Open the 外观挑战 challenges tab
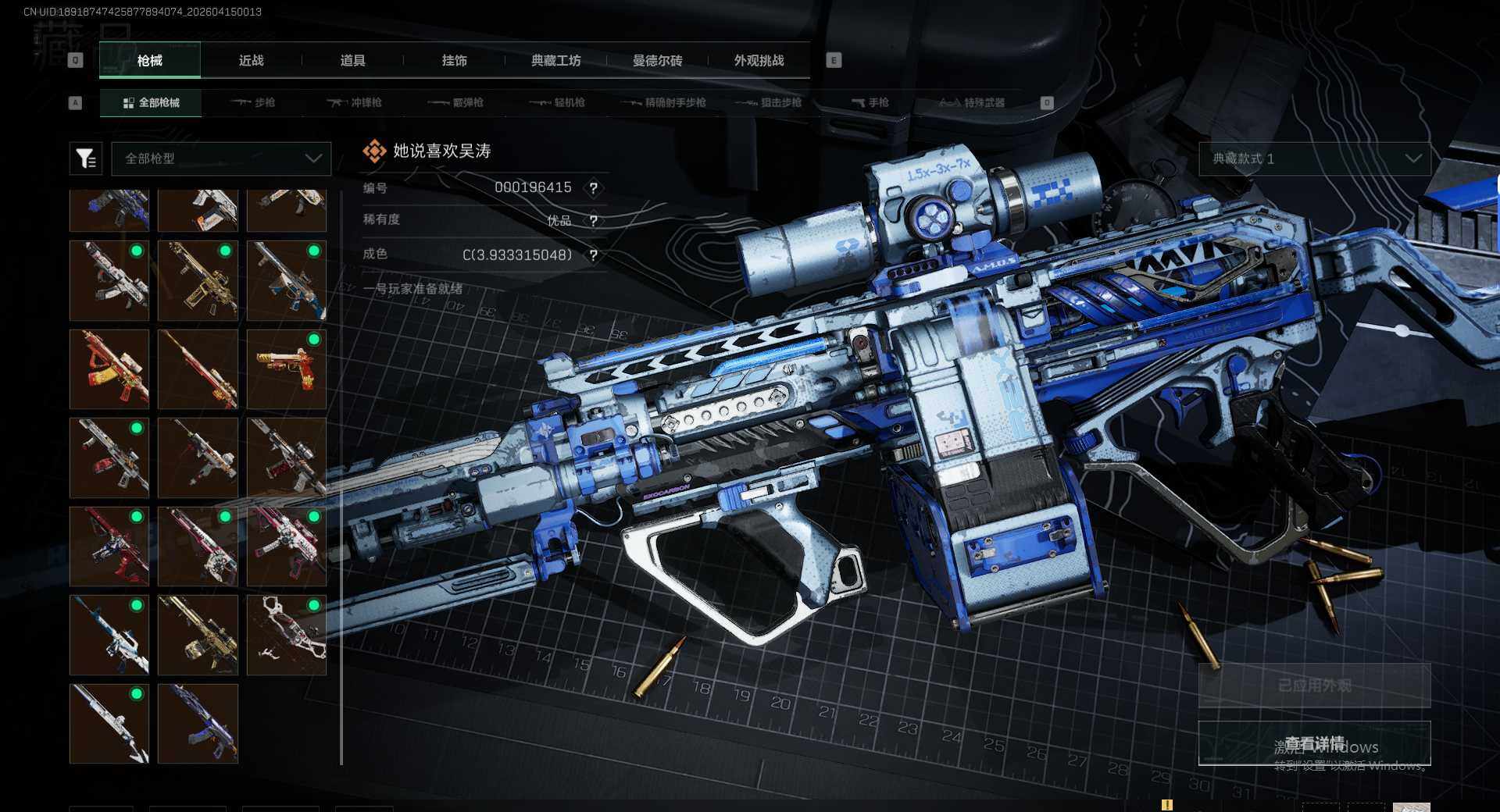The image size is (1500, 812). click(x=759, y=61)
